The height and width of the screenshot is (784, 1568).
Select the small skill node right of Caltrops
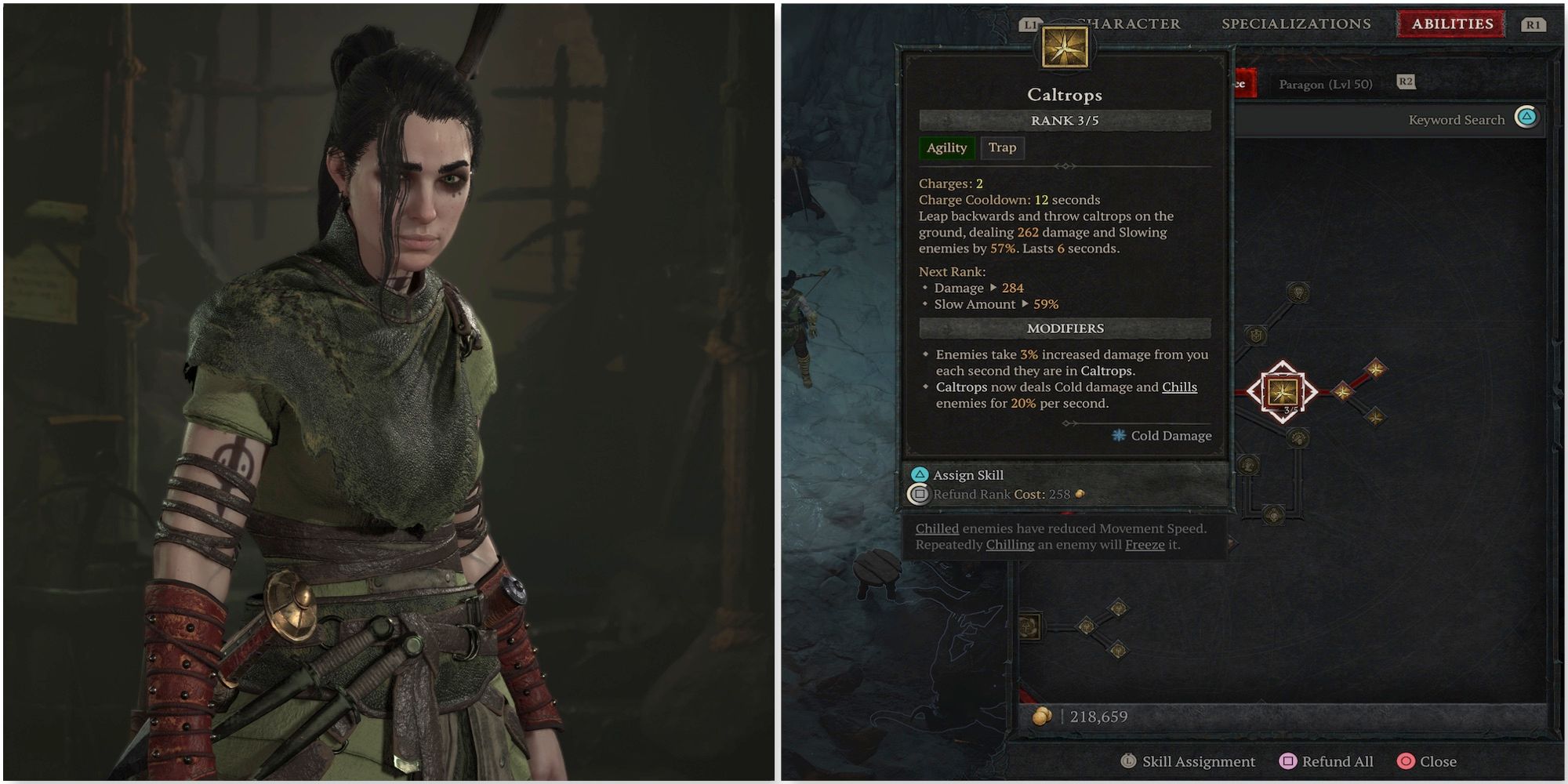point(1344,392)
